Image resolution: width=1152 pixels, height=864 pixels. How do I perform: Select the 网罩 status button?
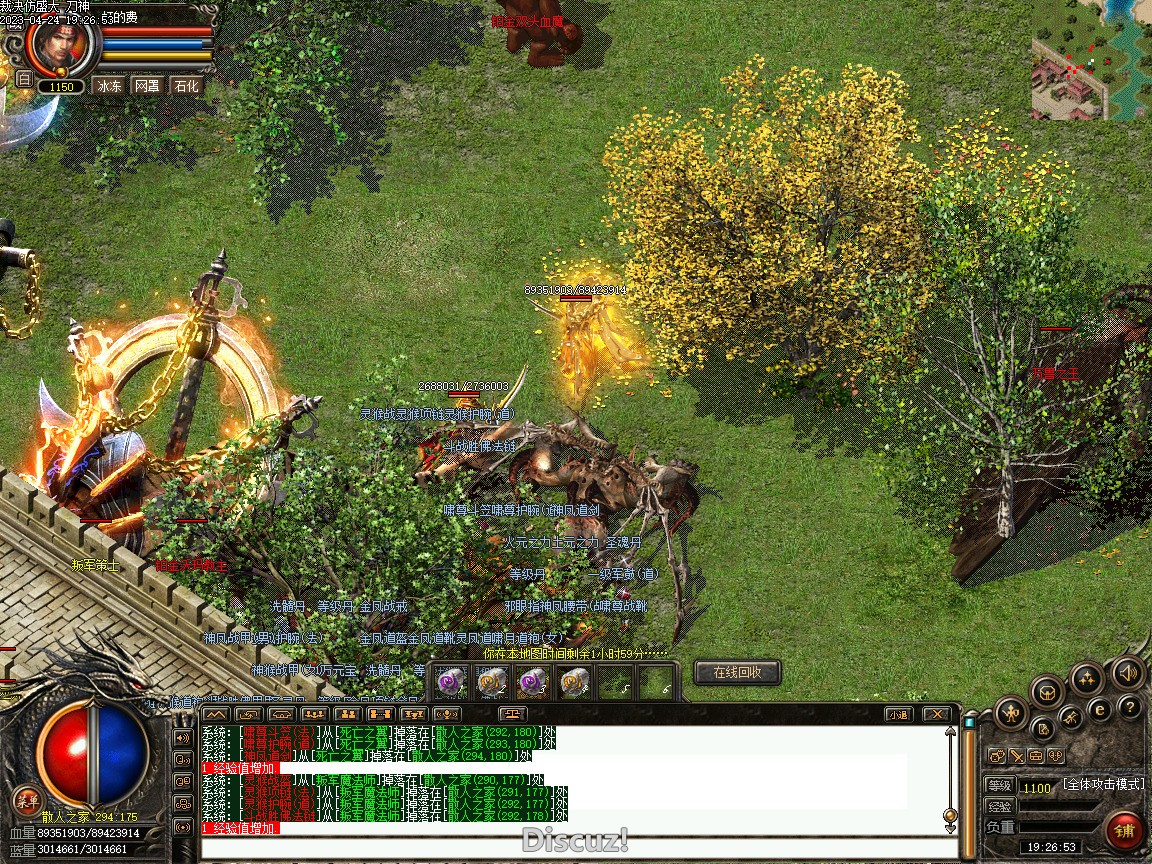tap(147, 86)
